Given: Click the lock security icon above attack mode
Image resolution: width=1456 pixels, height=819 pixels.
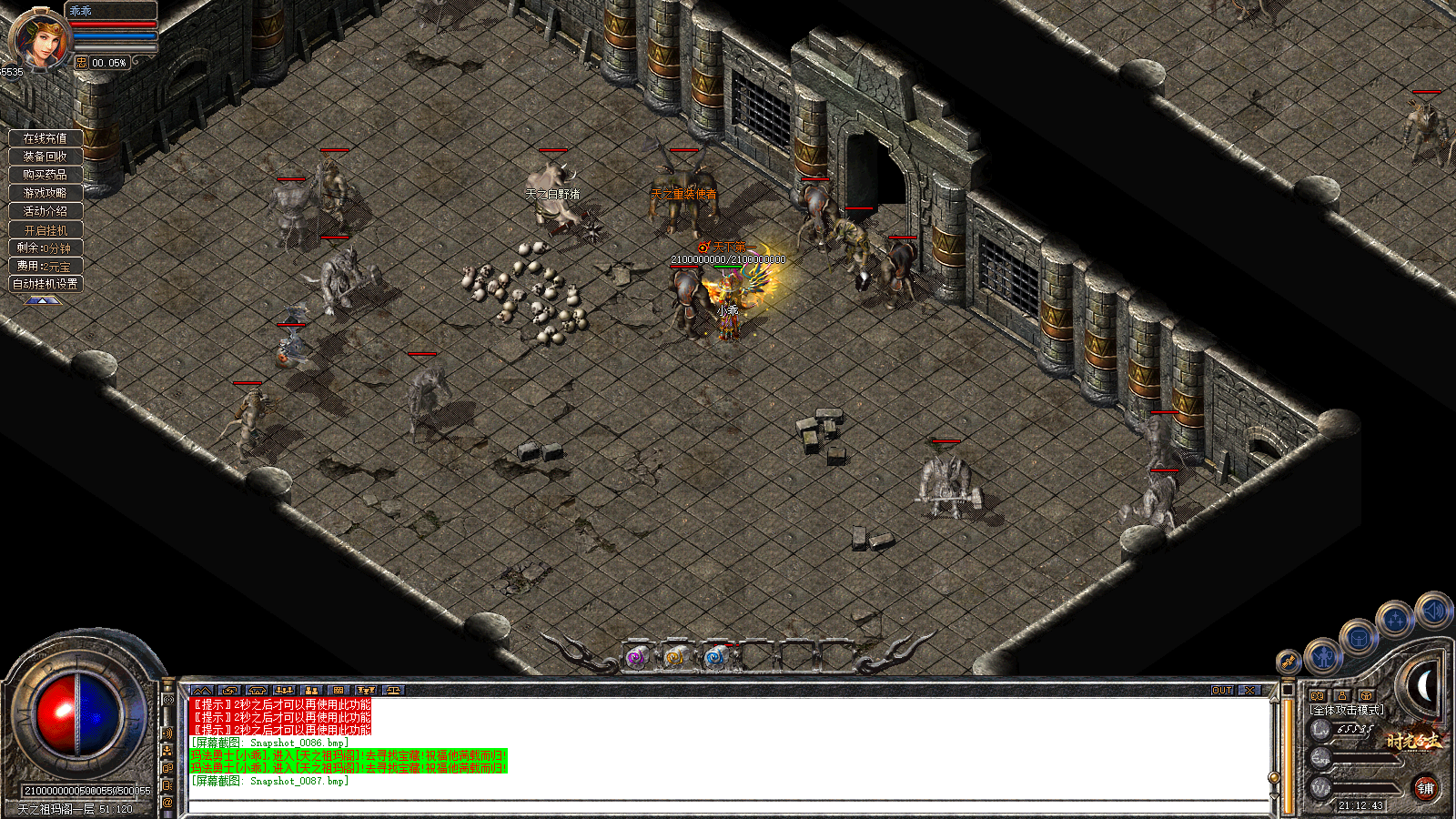Looking at the screenshot, I should (1342, 695).
